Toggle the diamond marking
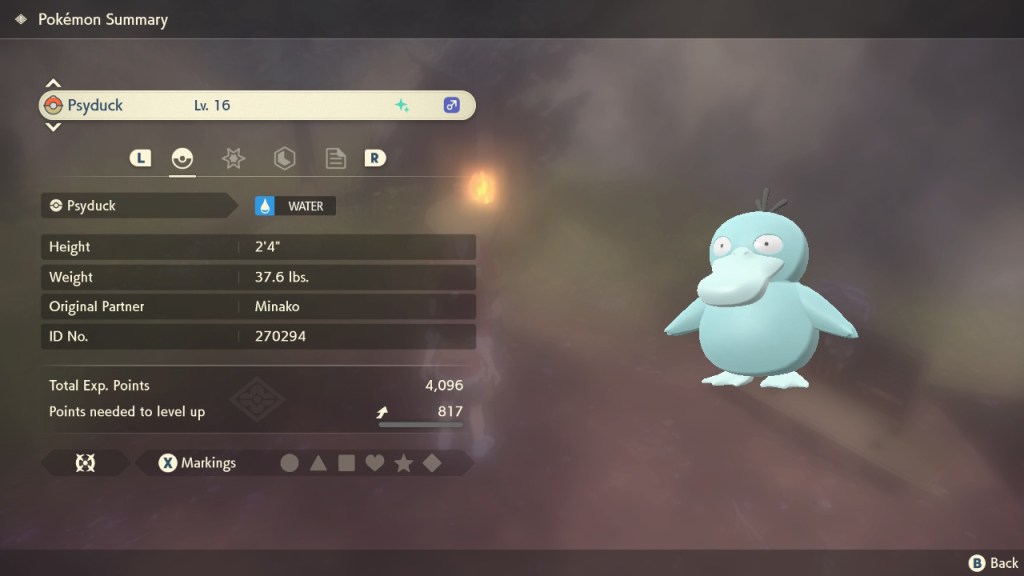 432,463
